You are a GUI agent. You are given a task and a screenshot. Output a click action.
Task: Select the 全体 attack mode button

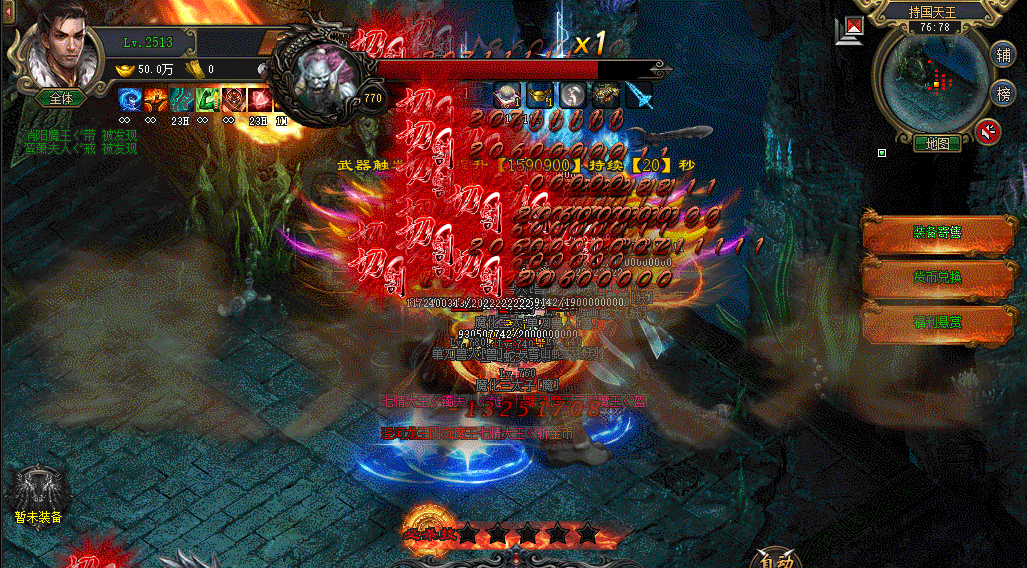coord(60,99)
